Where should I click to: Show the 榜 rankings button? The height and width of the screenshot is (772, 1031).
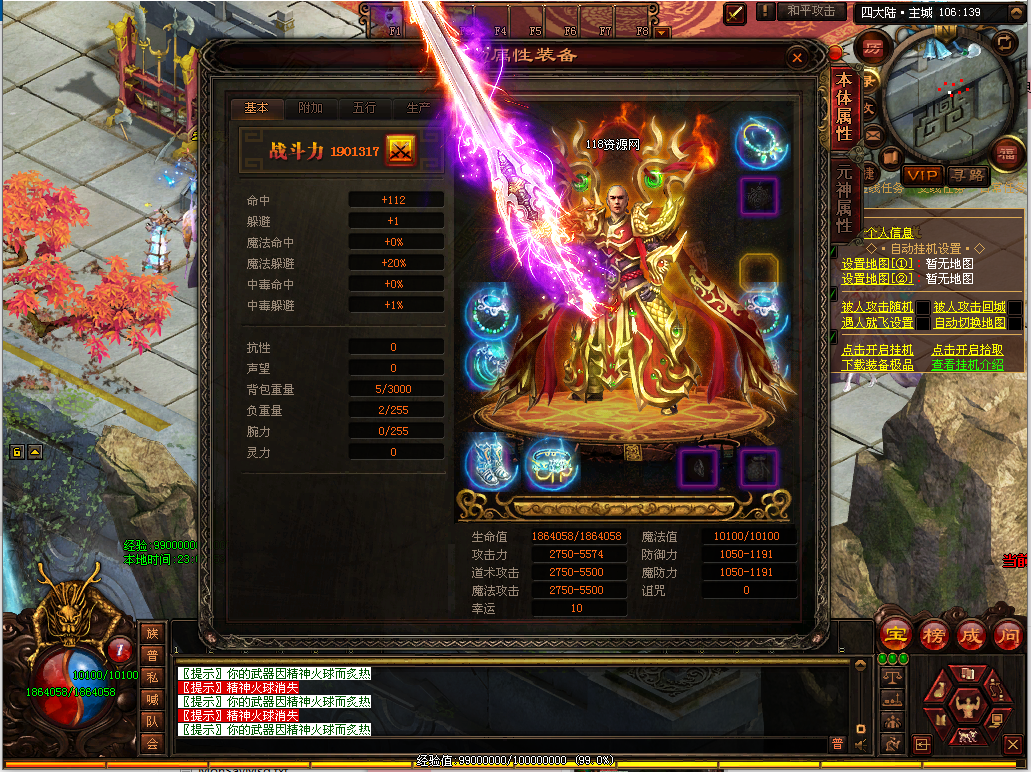[x=932, y=635]
